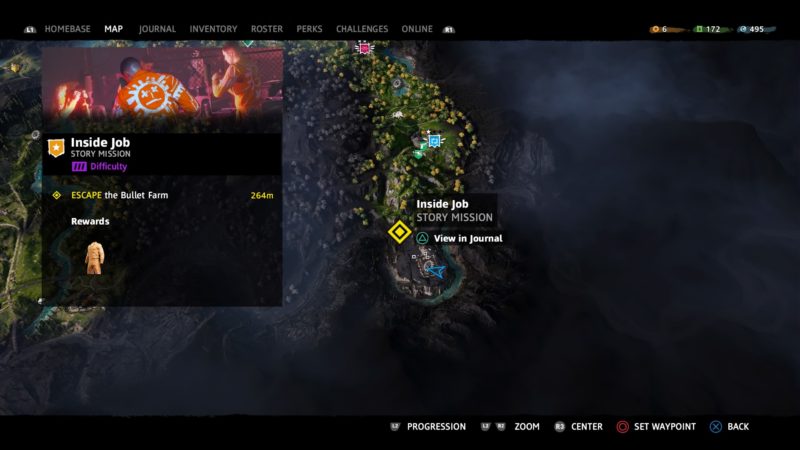The height and width of the screenshot is (450, 800).
Task: Select the Map tab
Action: [x=113, y=29]
